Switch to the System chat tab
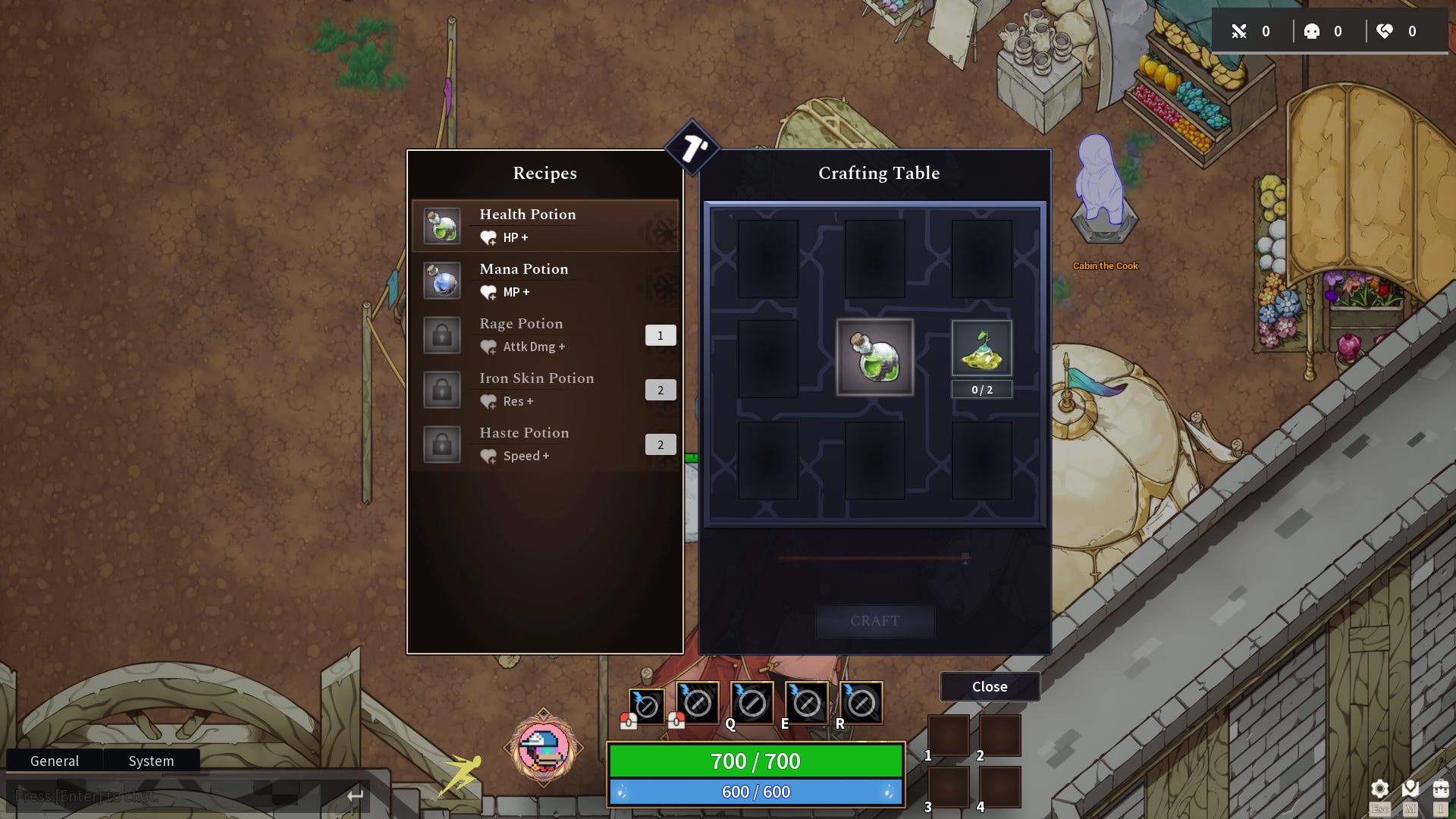 pos(151,761)
